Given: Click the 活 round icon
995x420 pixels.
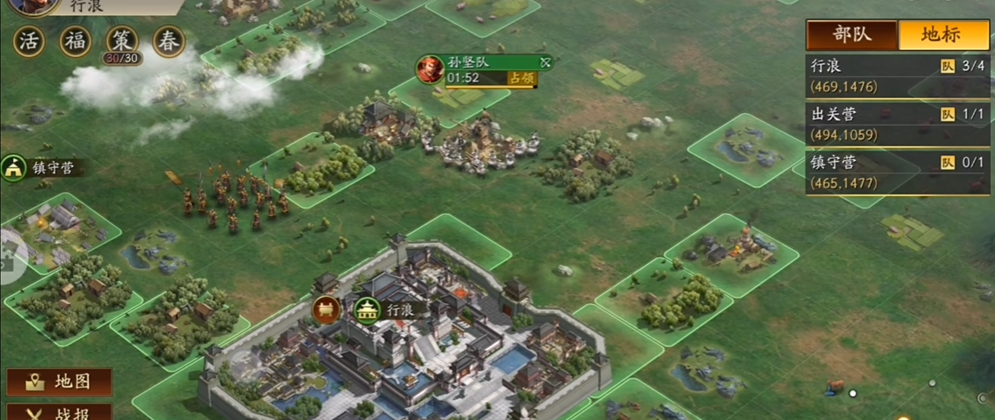Looking at the screenshot, I should pyautogui.click(x=29, y=42).
